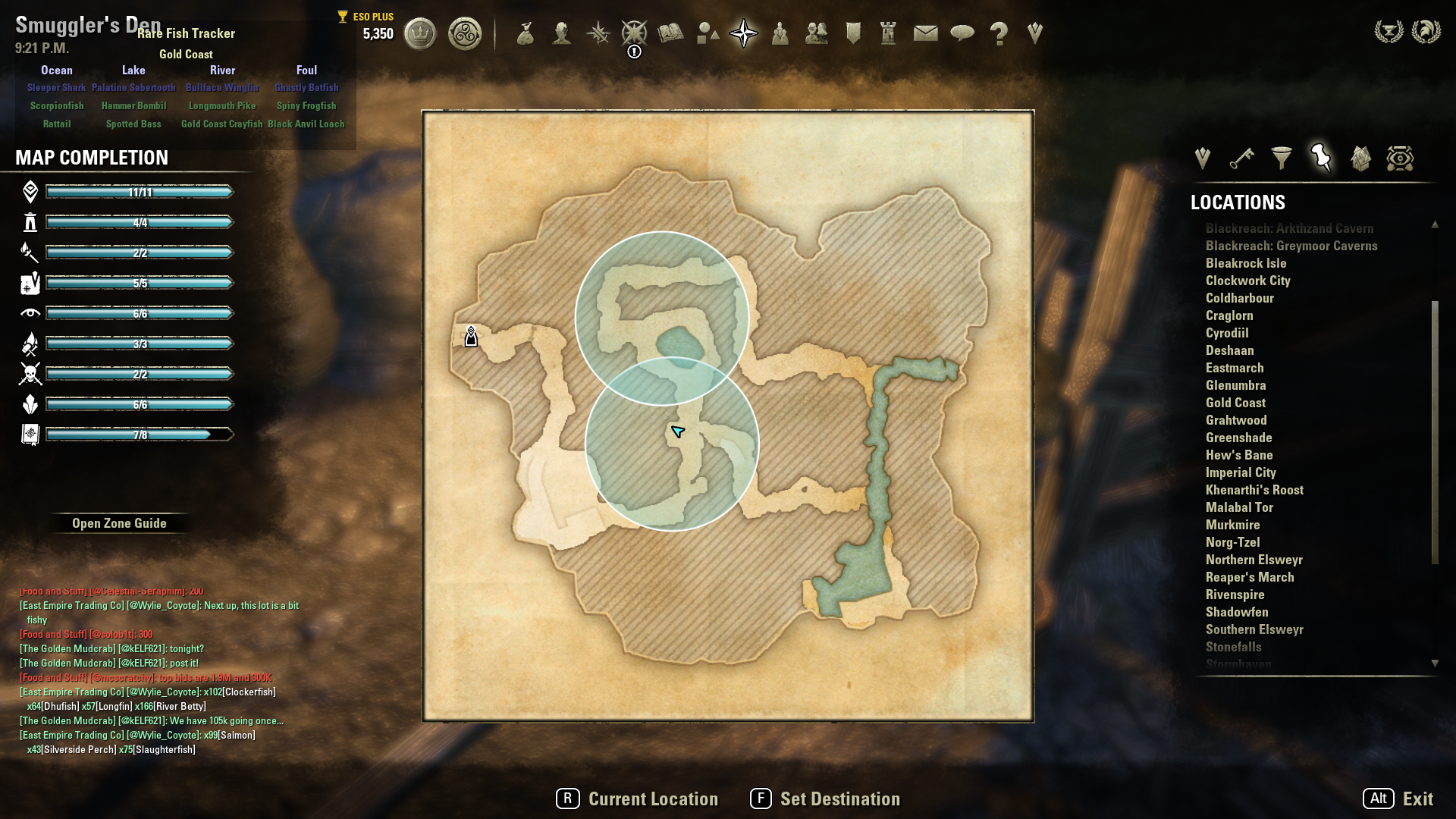Open the mail envelope icon
This screenshot has height=819, width=1456.
[x=925, y=33]
